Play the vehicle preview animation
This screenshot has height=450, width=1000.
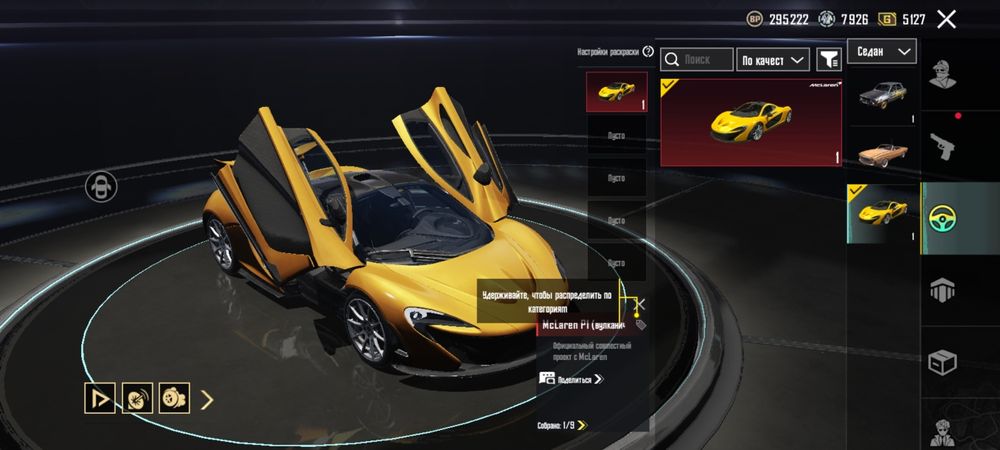pos(99,398)
